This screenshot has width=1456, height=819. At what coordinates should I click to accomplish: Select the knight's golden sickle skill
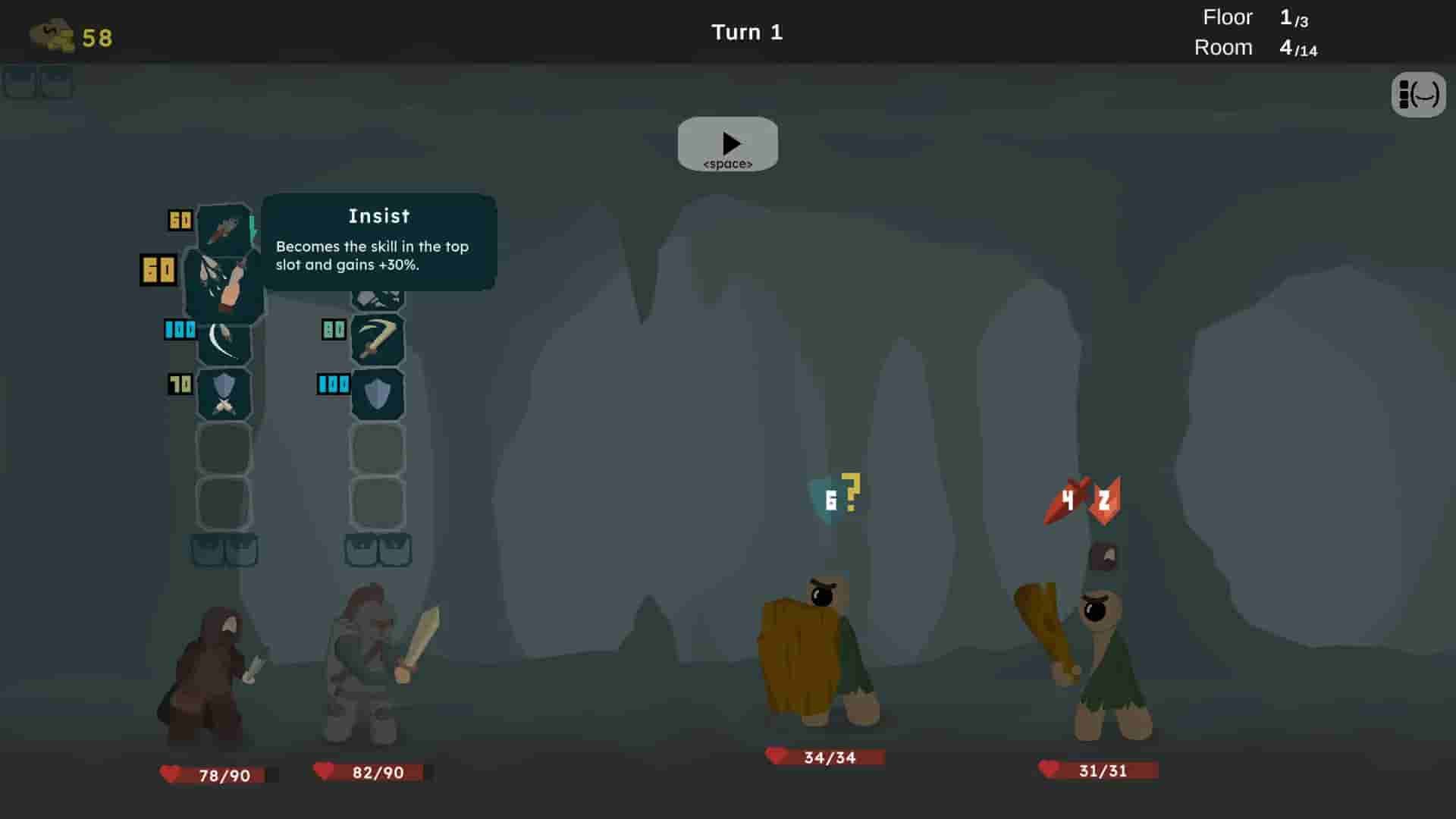click(379, 339)
